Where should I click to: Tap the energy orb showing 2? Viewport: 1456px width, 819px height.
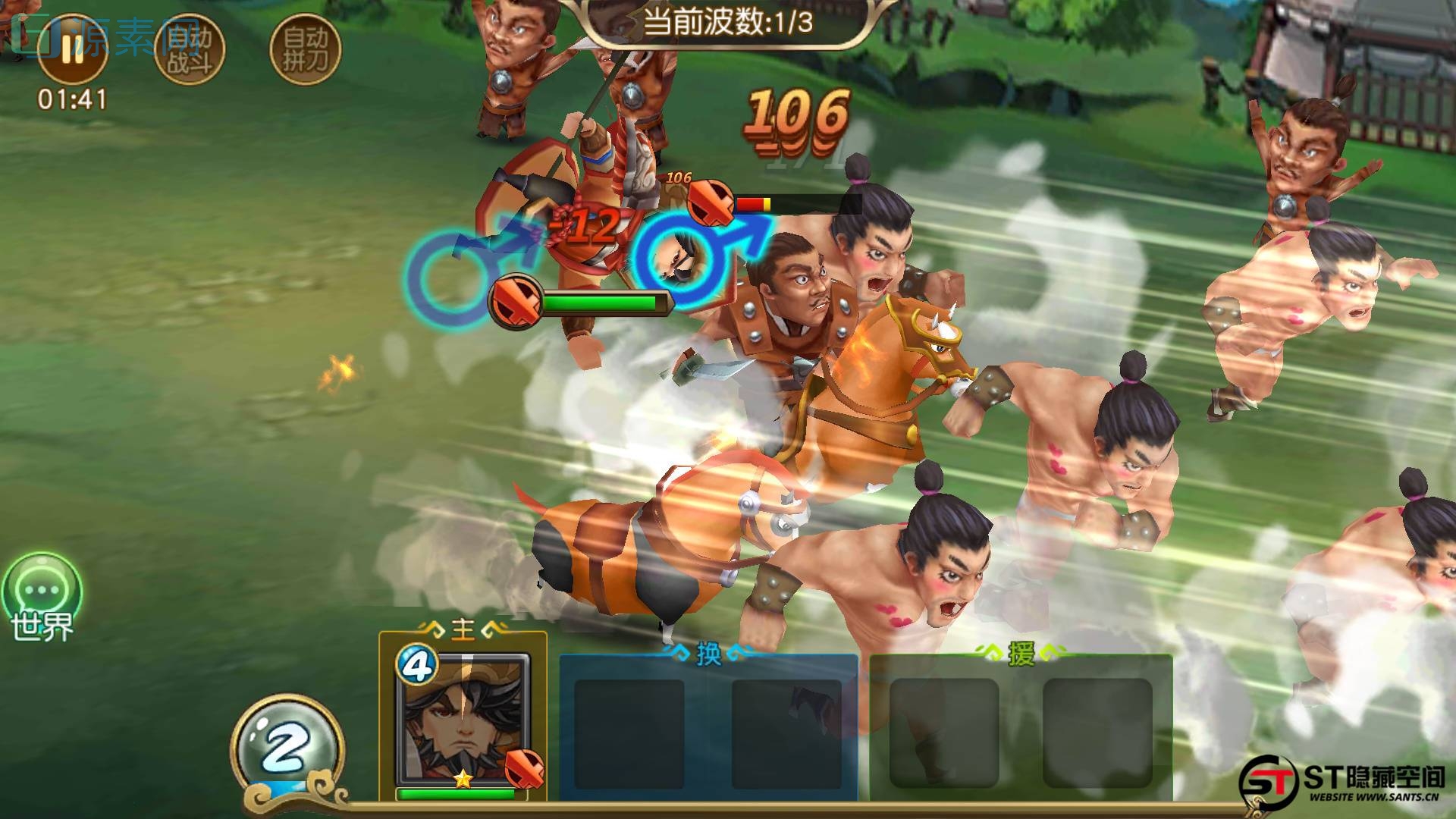click(x=286, y=749)
